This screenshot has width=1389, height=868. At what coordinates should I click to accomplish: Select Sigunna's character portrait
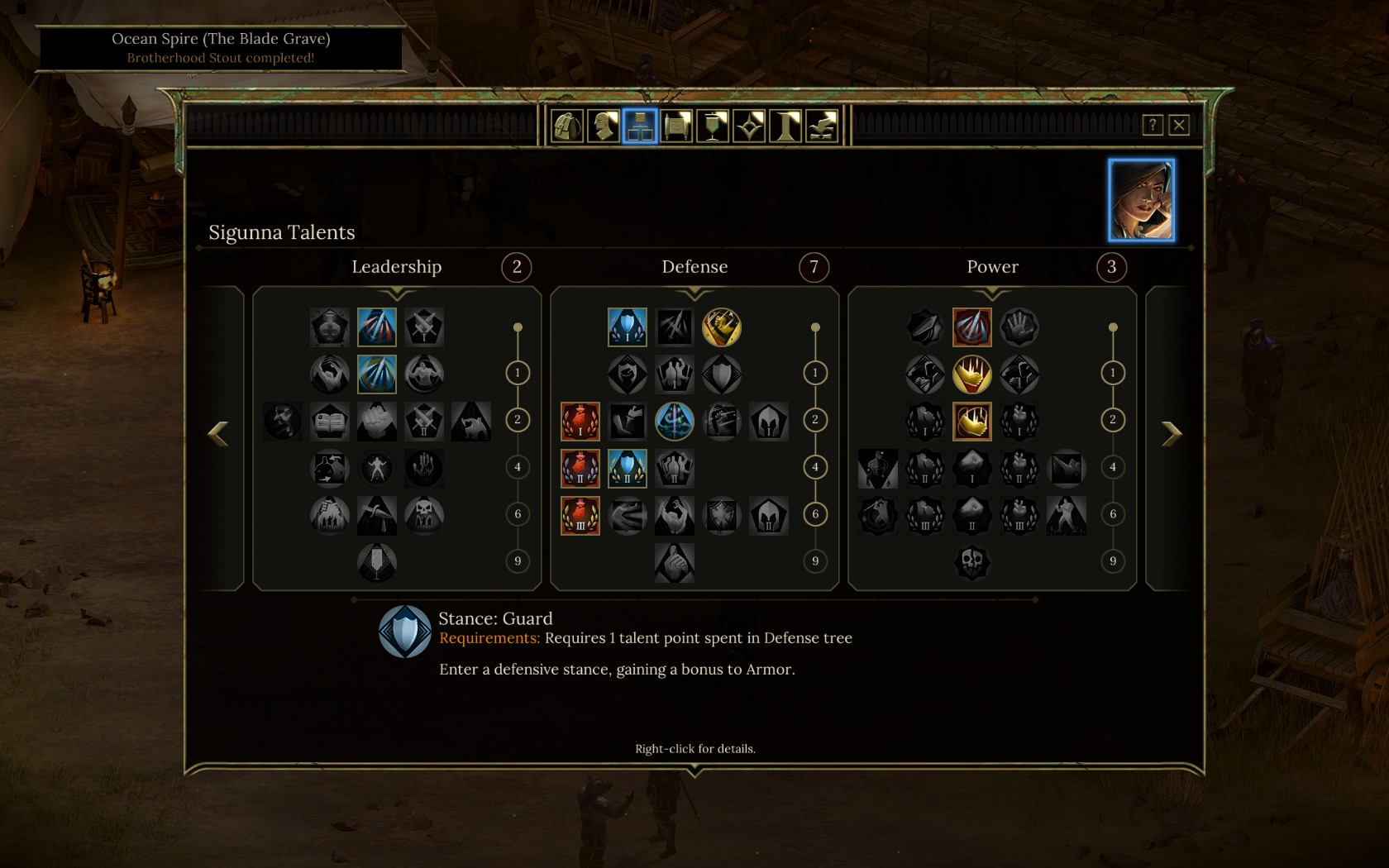pos(1141,200)
